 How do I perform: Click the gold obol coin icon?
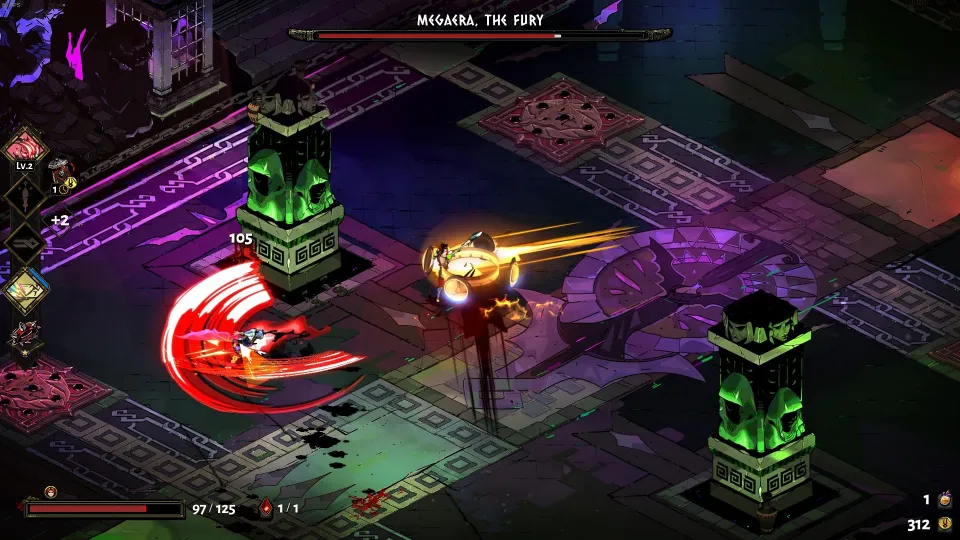point(945,524)
